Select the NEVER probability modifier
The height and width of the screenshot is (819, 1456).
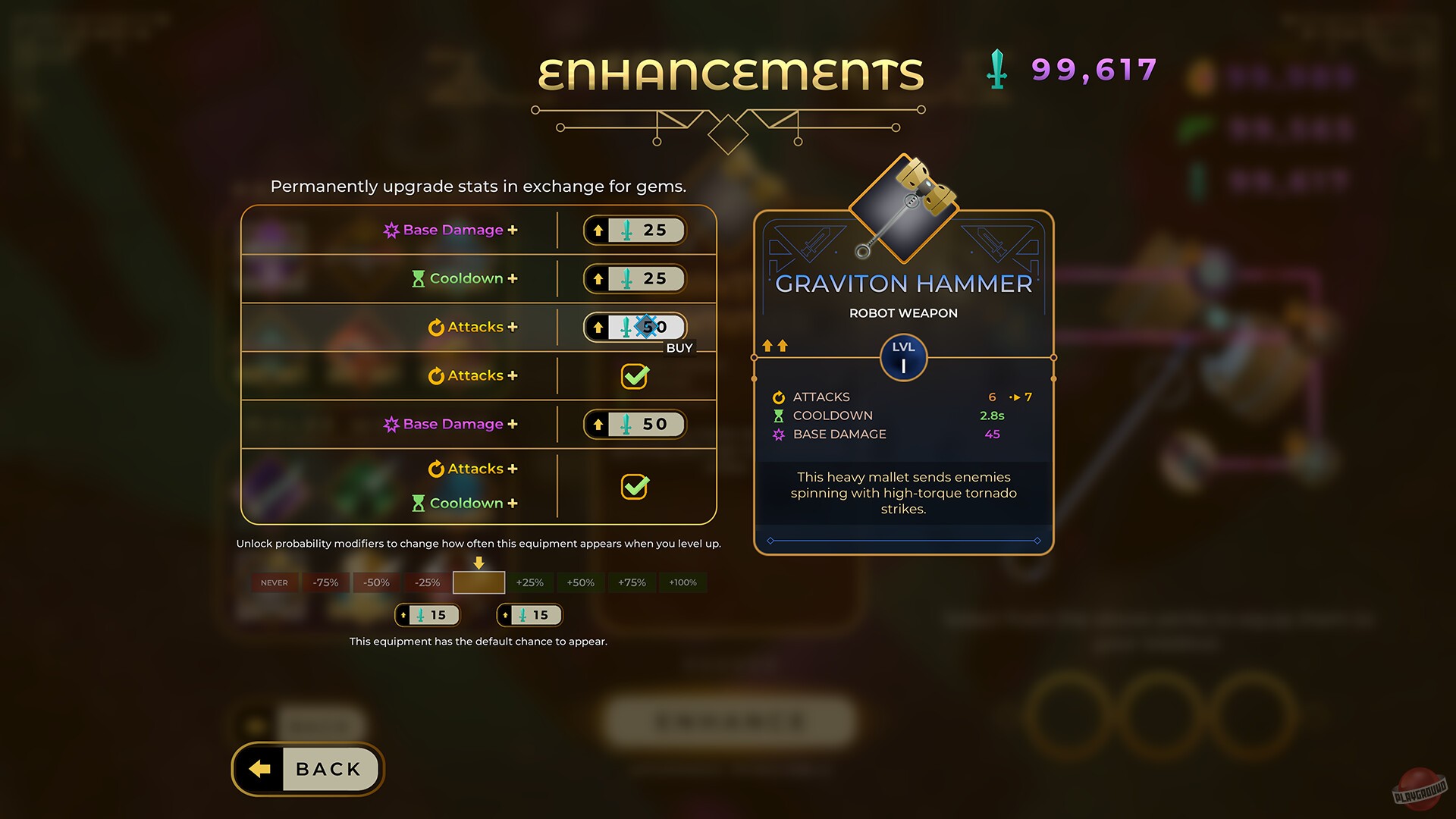click(274, 582)
